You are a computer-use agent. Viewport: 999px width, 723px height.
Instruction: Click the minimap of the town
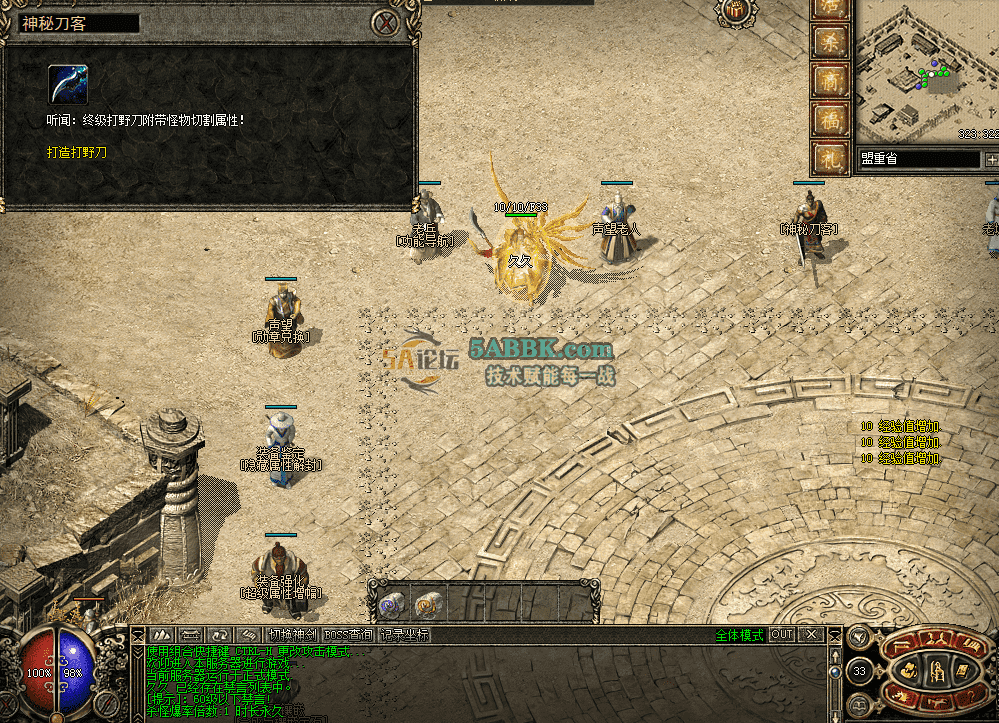coord(926,70)
